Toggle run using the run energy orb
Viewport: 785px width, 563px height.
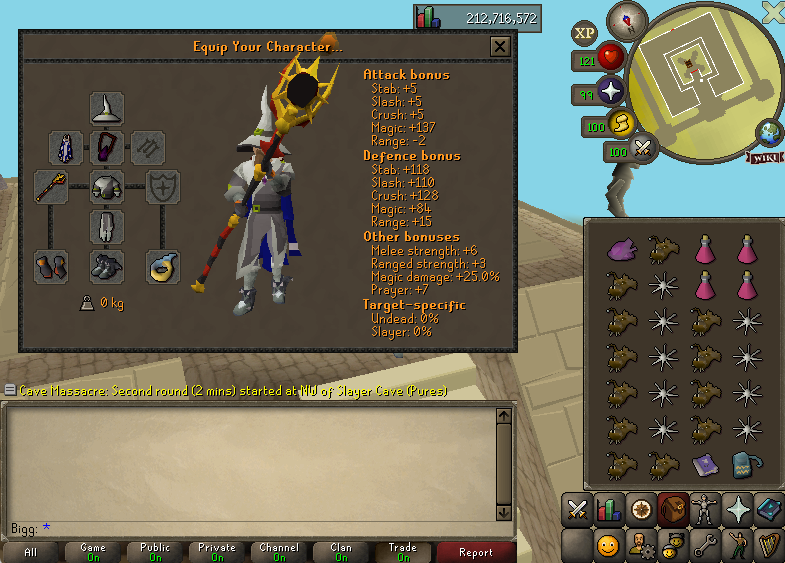coord(621,124)
